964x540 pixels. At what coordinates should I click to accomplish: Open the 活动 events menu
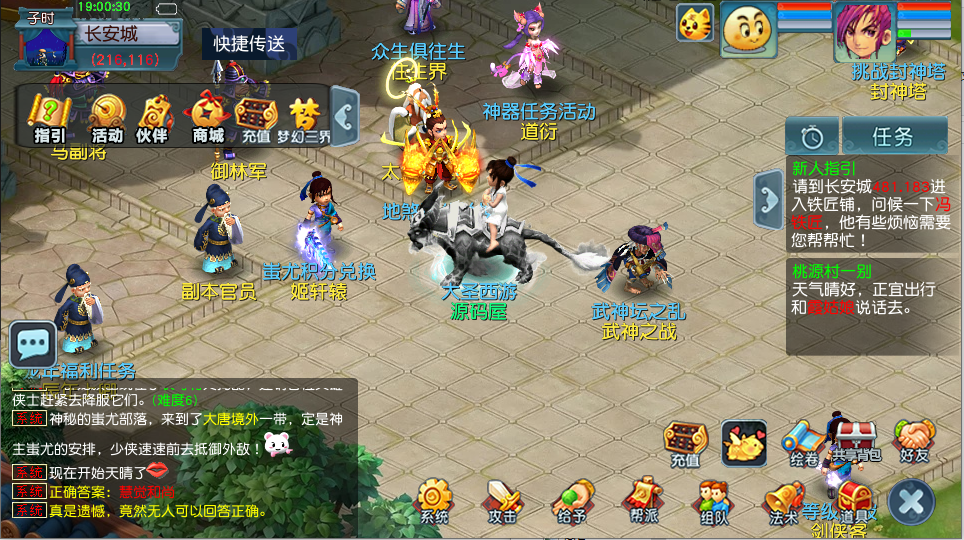[x=107, y=117]
